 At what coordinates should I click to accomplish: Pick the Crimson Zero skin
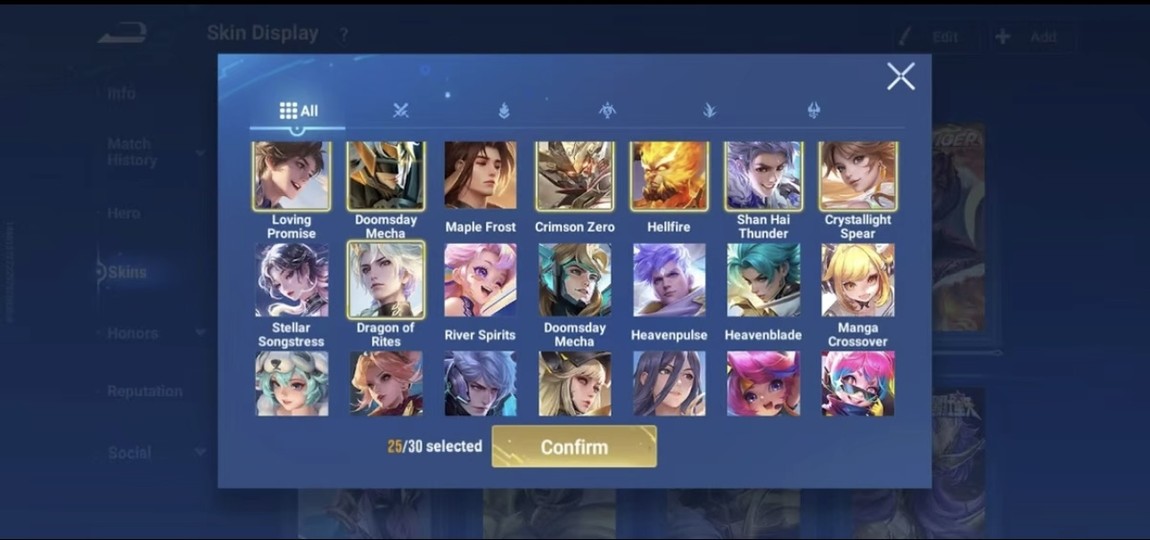(x=574, y=177)
